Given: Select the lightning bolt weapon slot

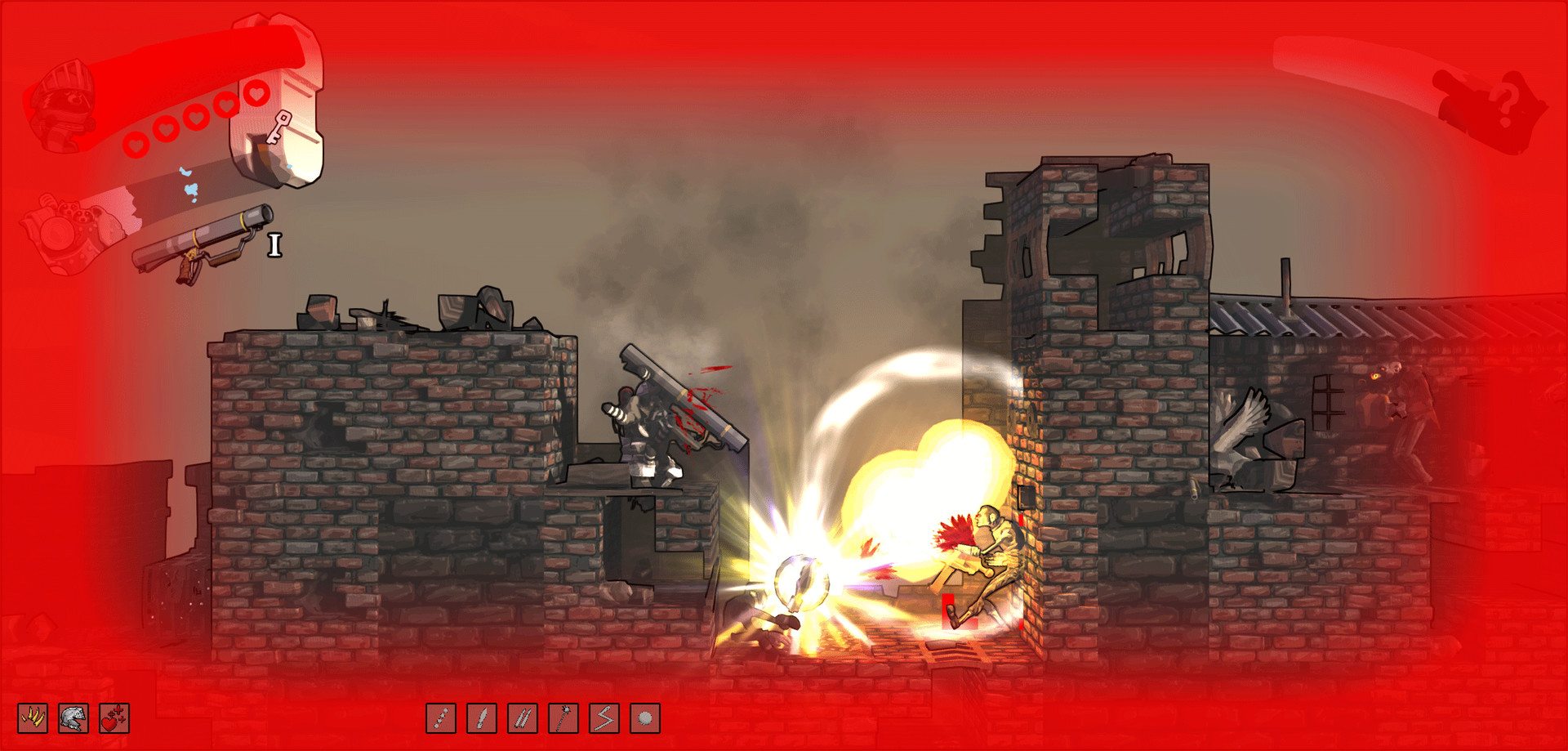Looking at the screenshot, I should [604, 717].
